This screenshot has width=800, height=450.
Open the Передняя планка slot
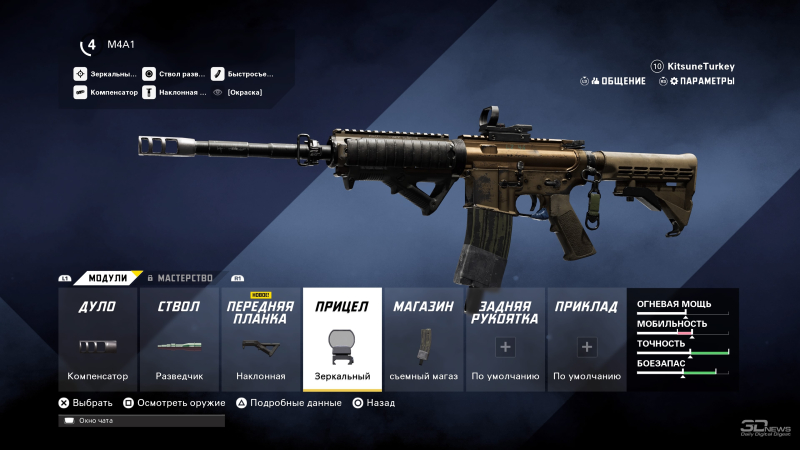pos(260,340)
